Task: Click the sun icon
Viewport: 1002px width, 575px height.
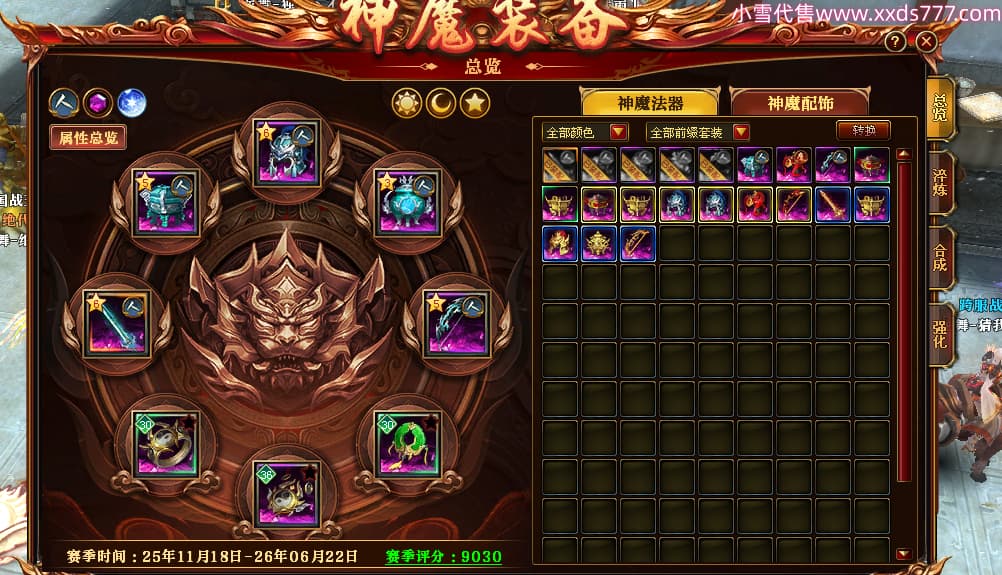Action: click(x=407, y=102)
